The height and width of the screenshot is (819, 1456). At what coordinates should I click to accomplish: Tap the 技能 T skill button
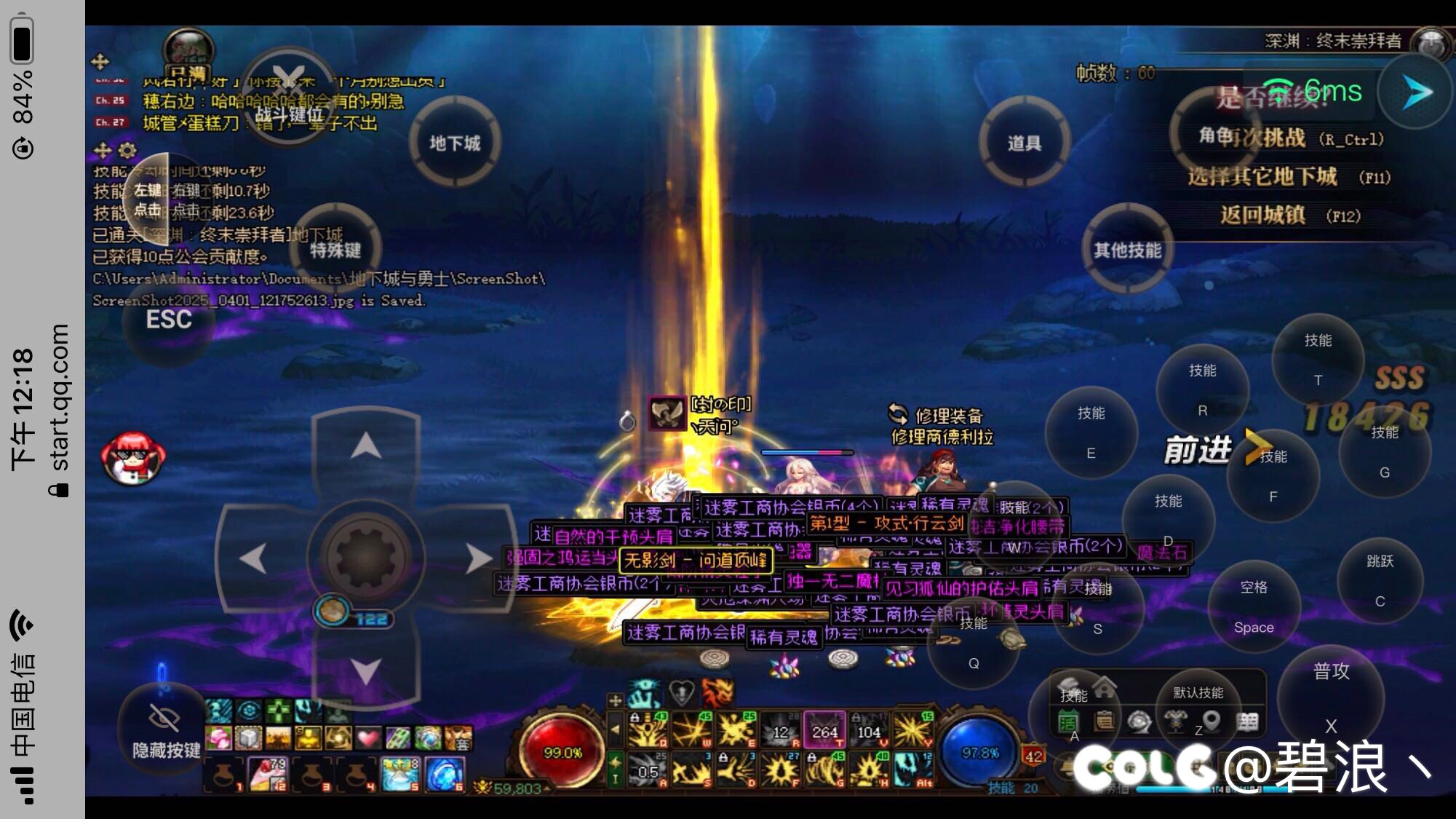(x=1318, y=360)
